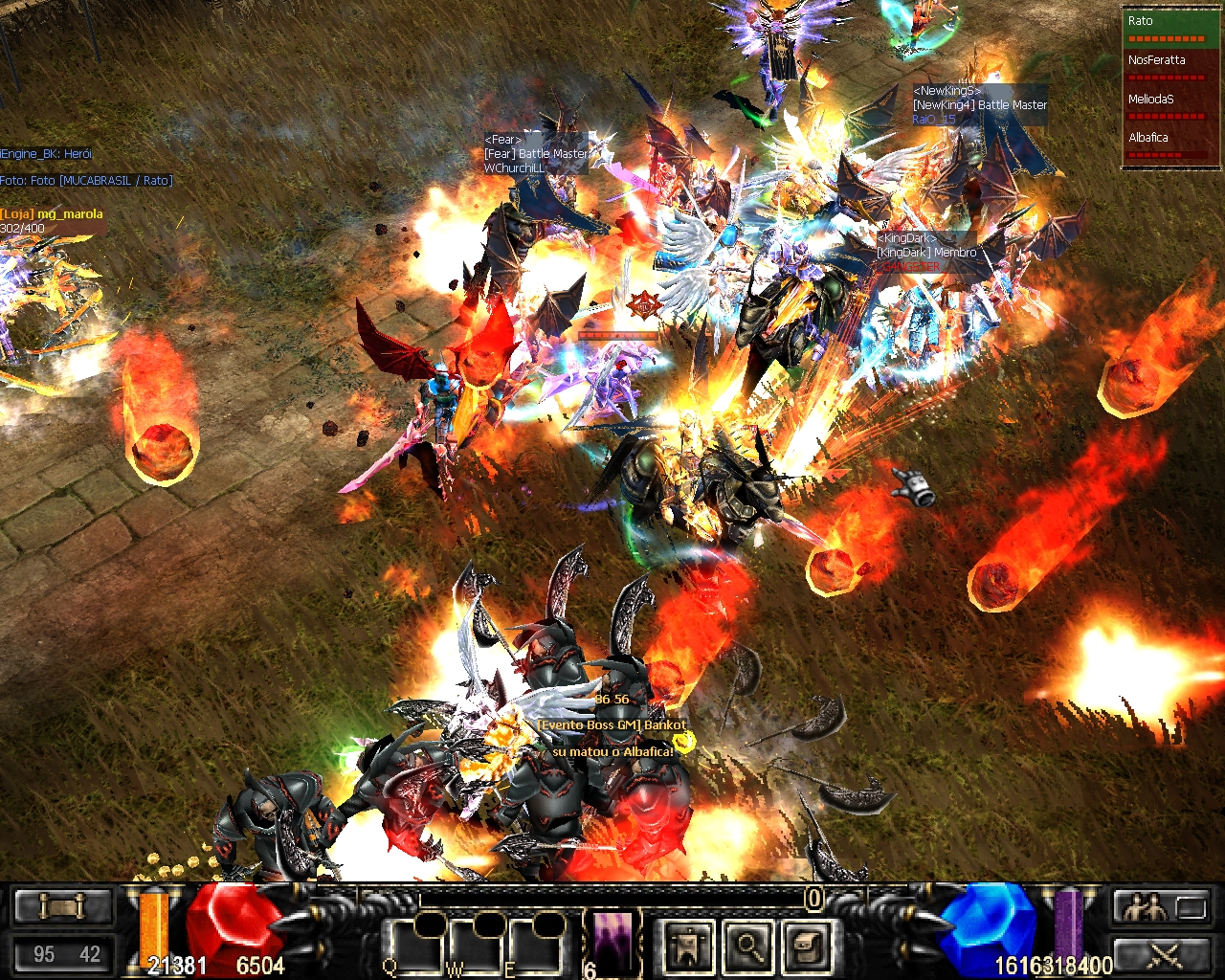Open the character banner icon button

coord(689,947)
